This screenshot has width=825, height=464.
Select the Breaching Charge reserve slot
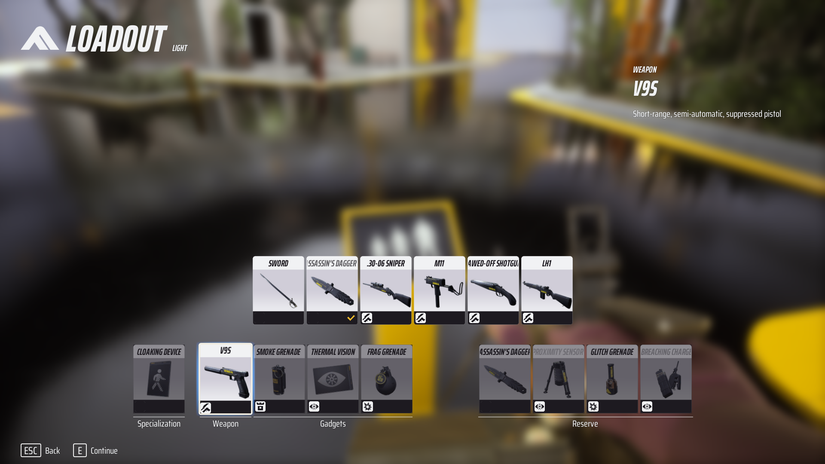665,380
